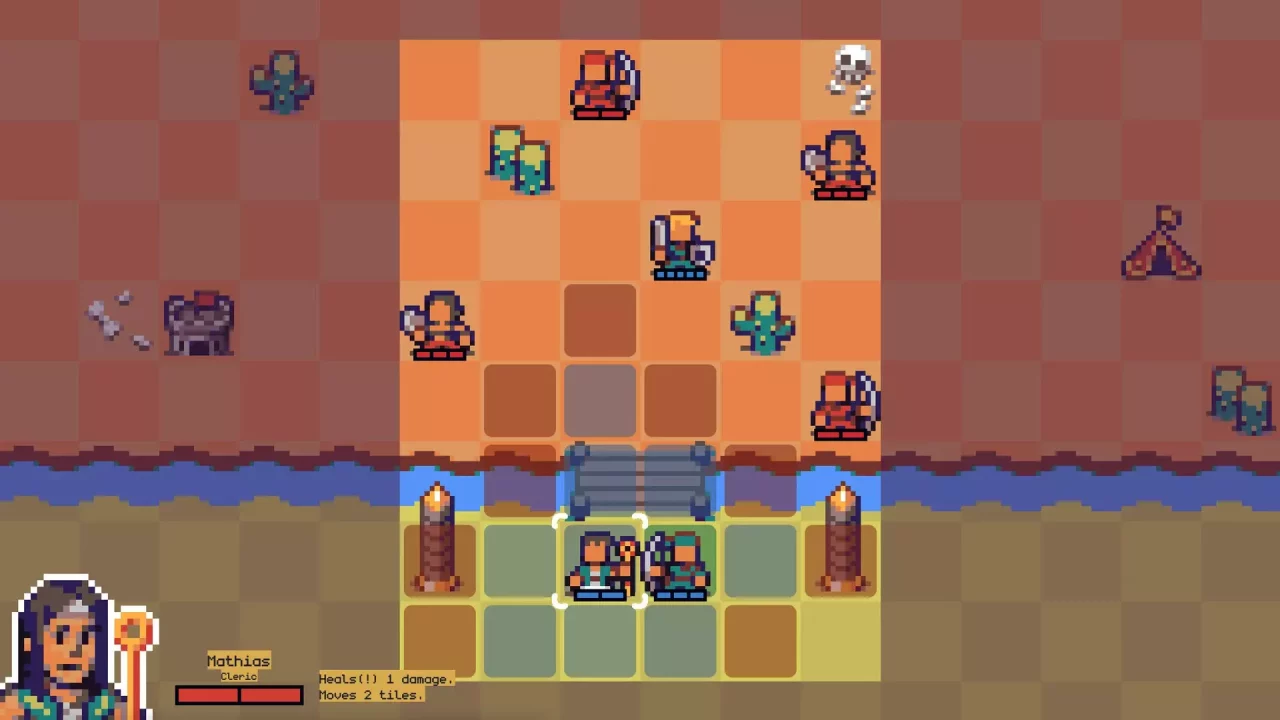1280x720 pixels.
Task: Click the Mathias name label
Action: pyautogui.click(x=237, y=661)
